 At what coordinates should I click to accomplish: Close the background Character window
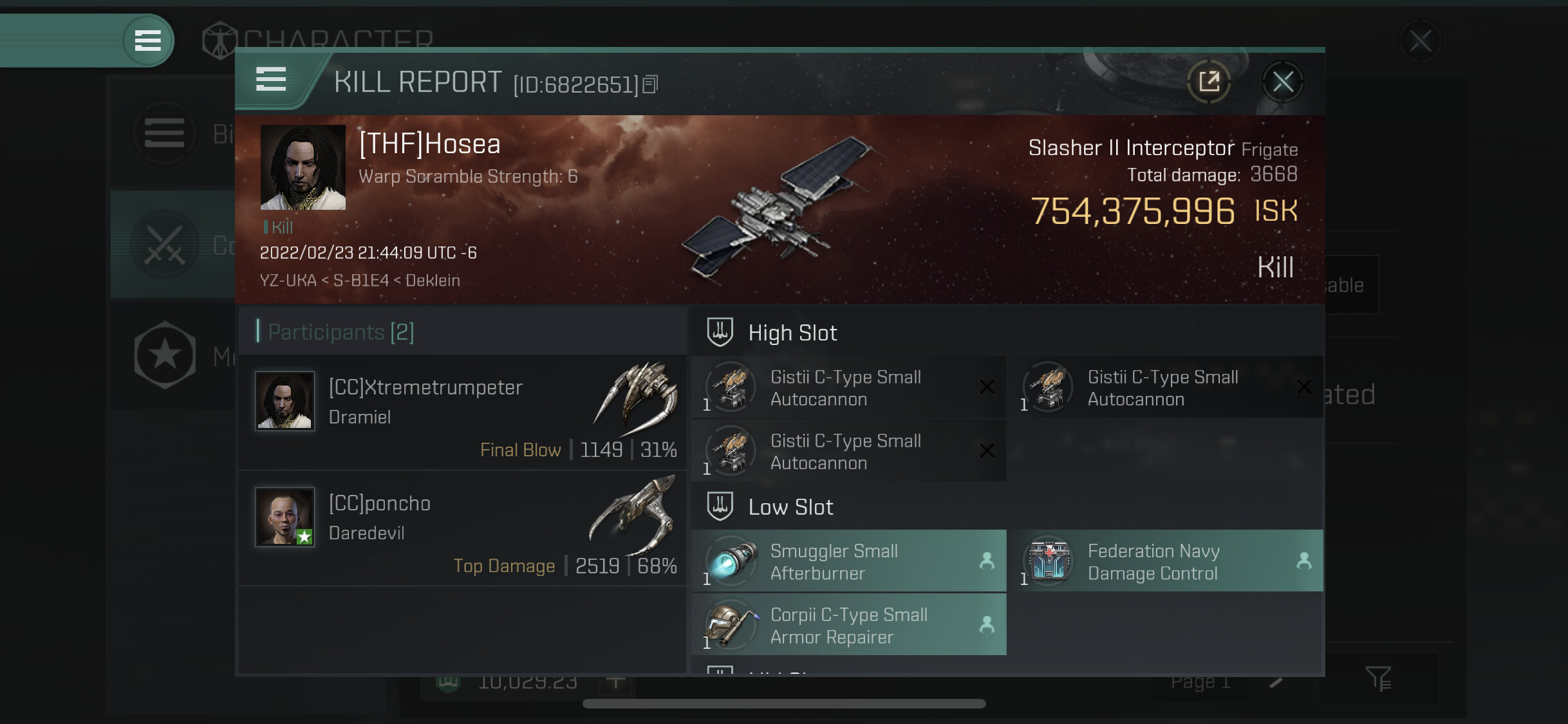(x=1420, y=41)
